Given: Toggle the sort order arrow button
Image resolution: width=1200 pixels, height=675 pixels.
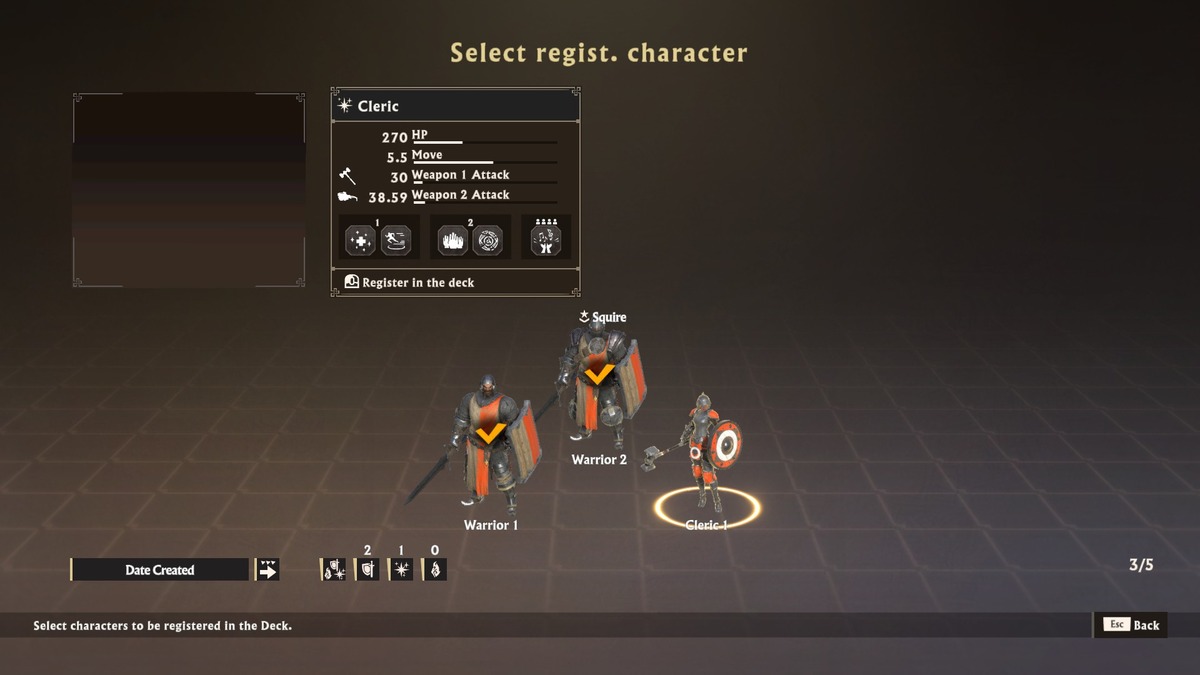Looking at the screenshot, I should coord(267,570).
